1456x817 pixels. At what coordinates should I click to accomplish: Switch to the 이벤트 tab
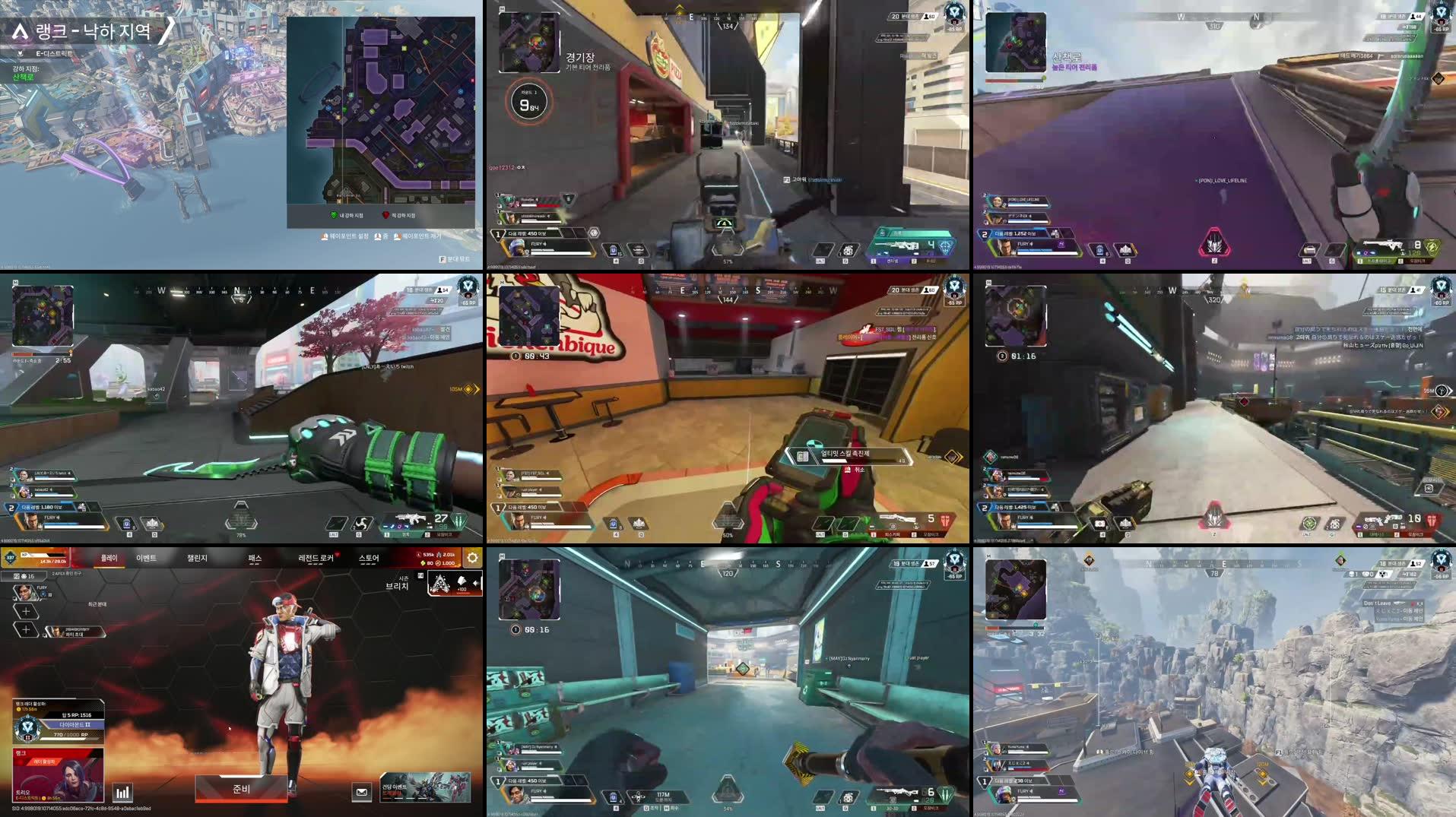click(x=147, y=559)
